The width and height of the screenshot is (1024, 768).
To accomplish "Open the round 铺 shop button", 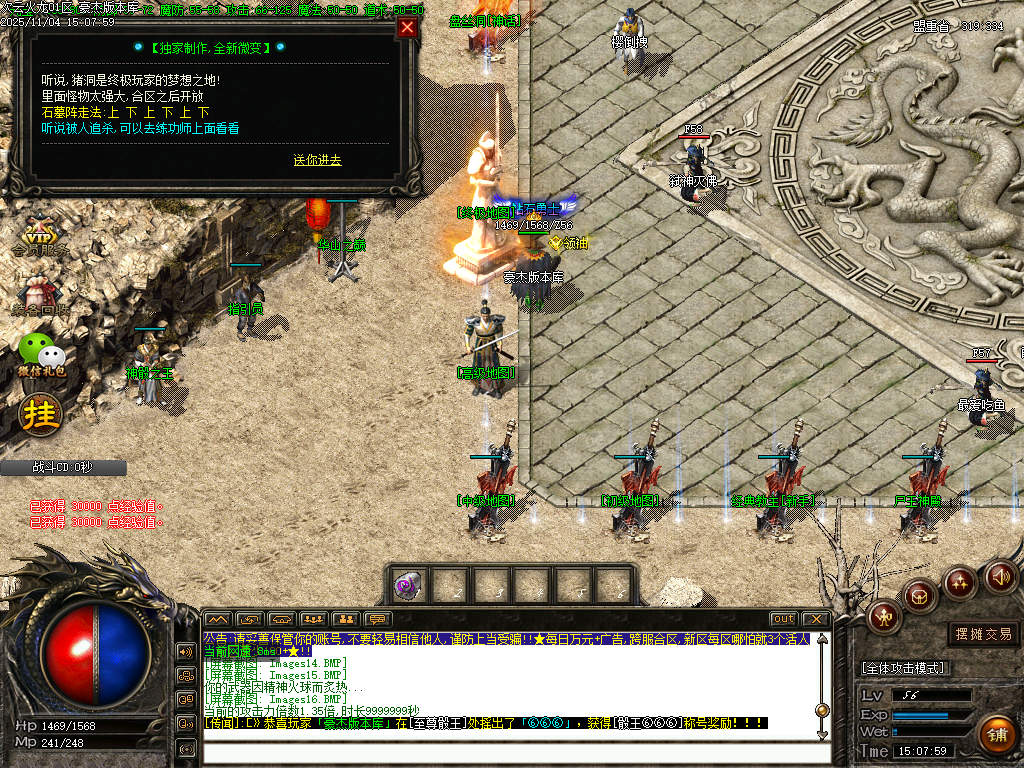I will tap(996, 733).
